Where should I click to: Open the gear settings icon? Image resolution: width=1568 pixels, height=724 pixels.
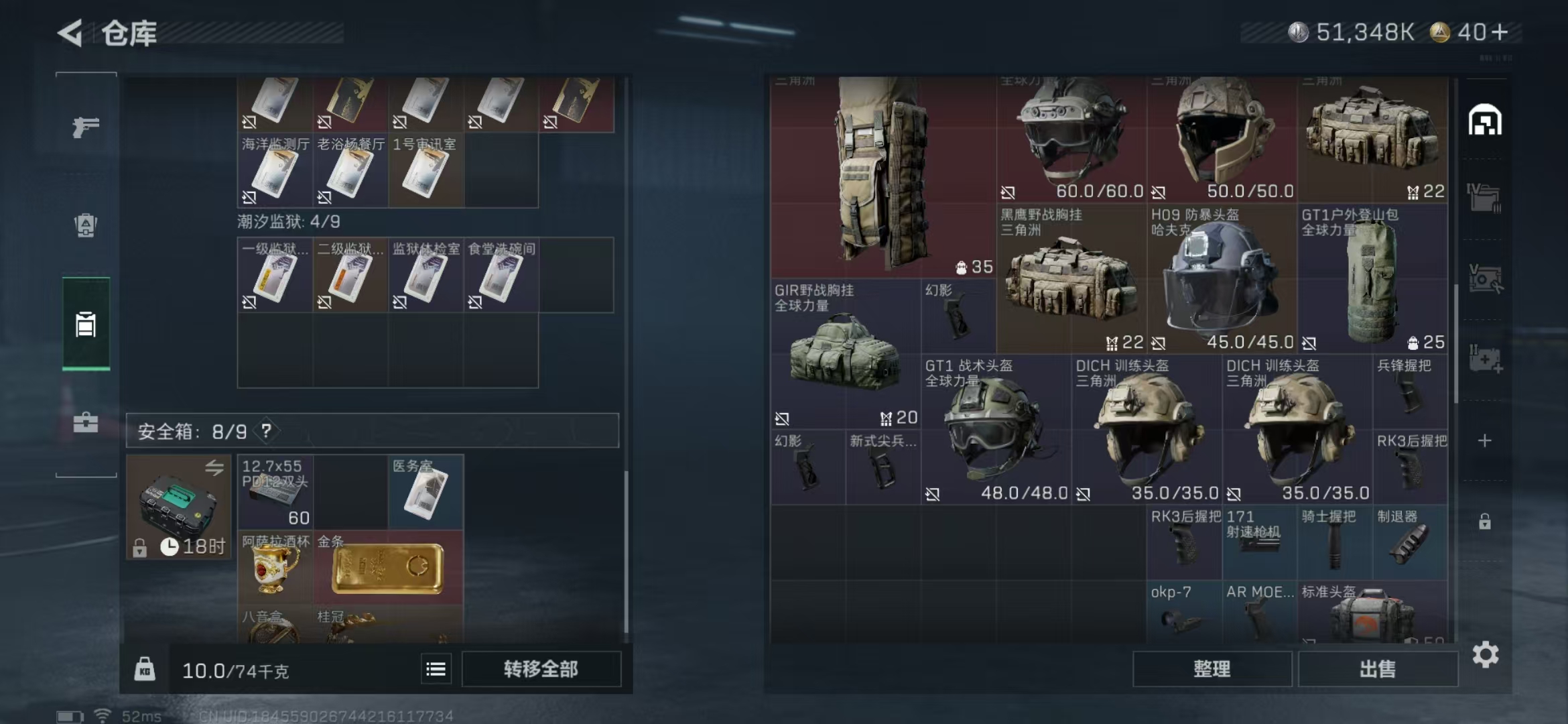1485,654
